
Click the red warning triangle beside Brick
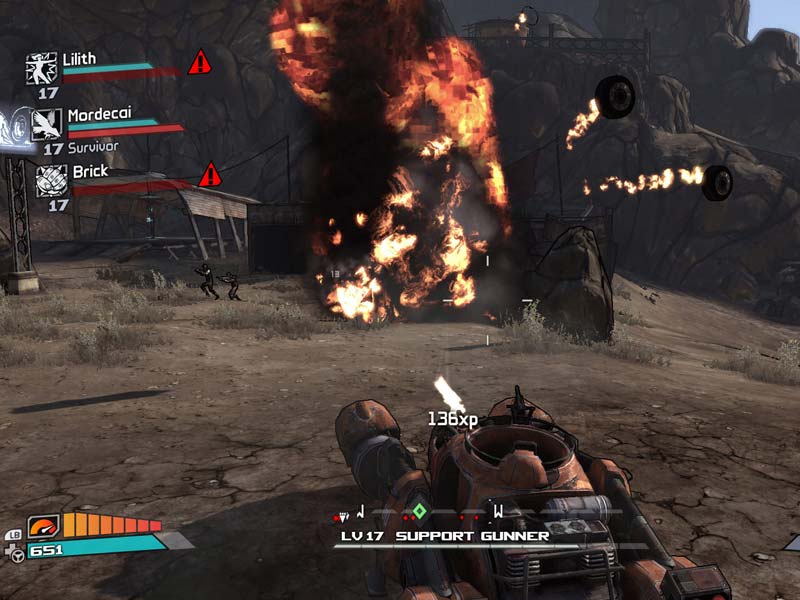(x=209, y=175)
